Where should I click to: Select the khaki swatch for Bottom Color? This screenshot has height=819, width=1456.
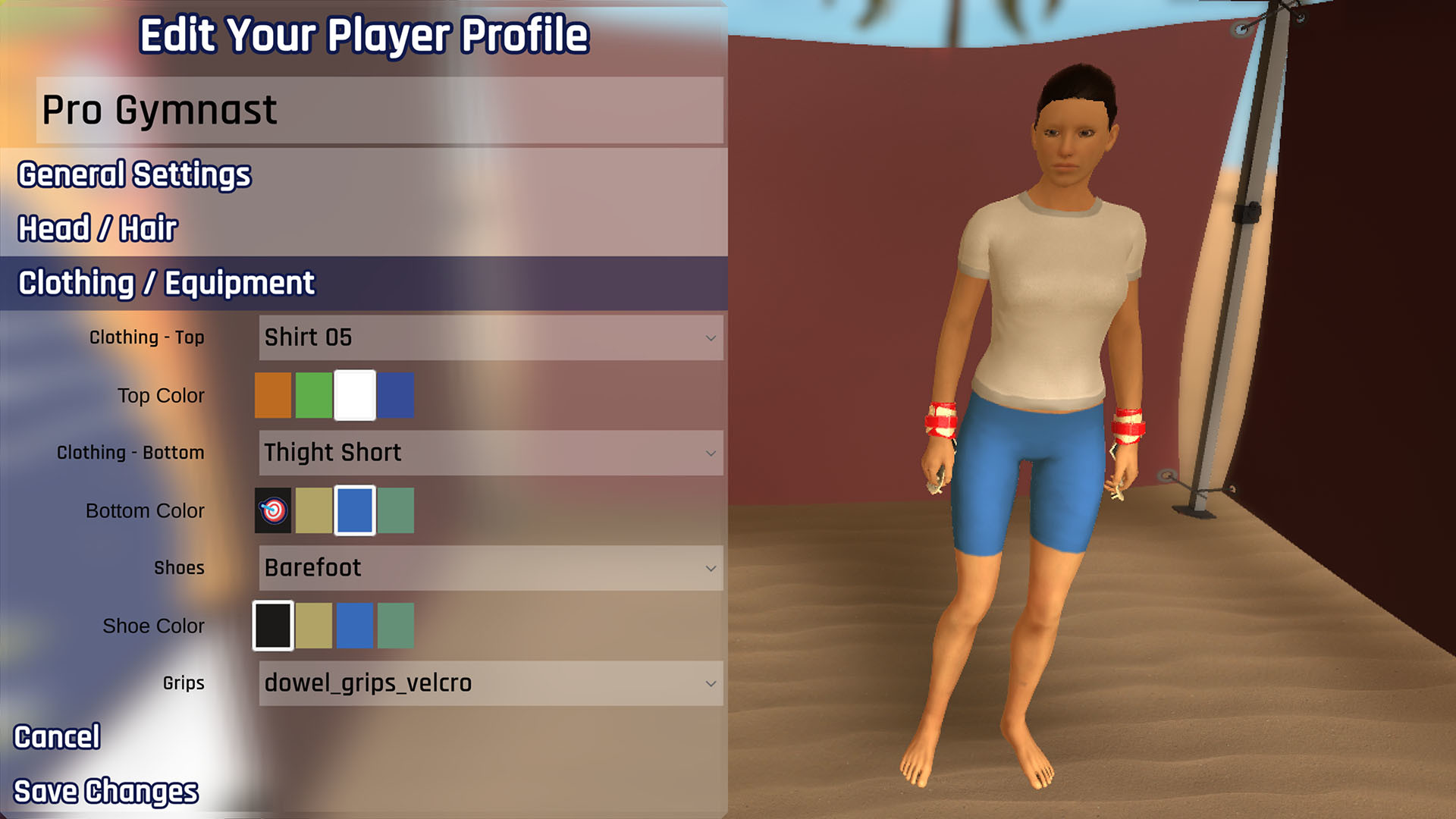click(x=314, y=510)
